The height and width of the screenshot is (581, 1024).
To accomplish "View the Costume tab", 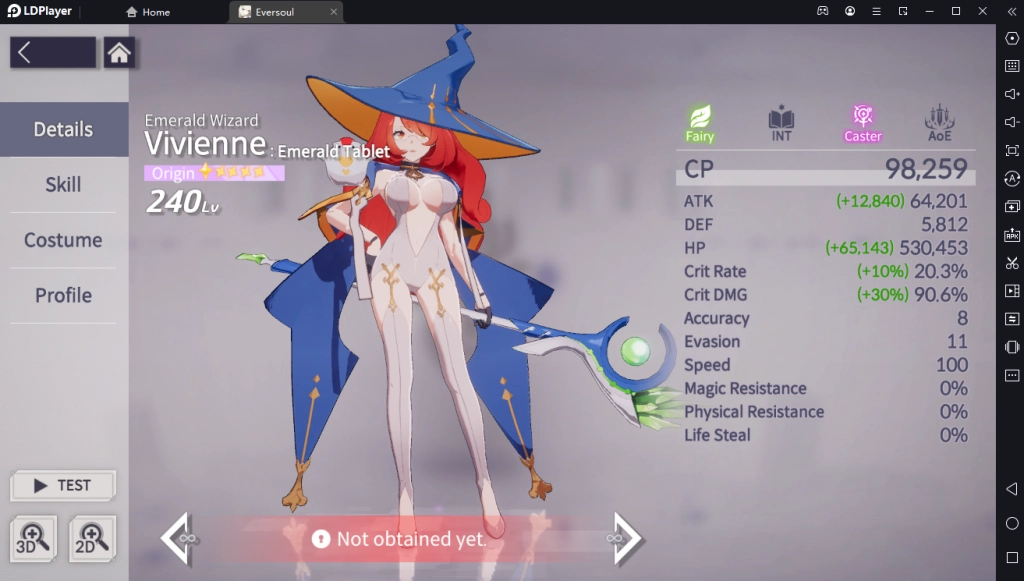I will pos(63,240).
